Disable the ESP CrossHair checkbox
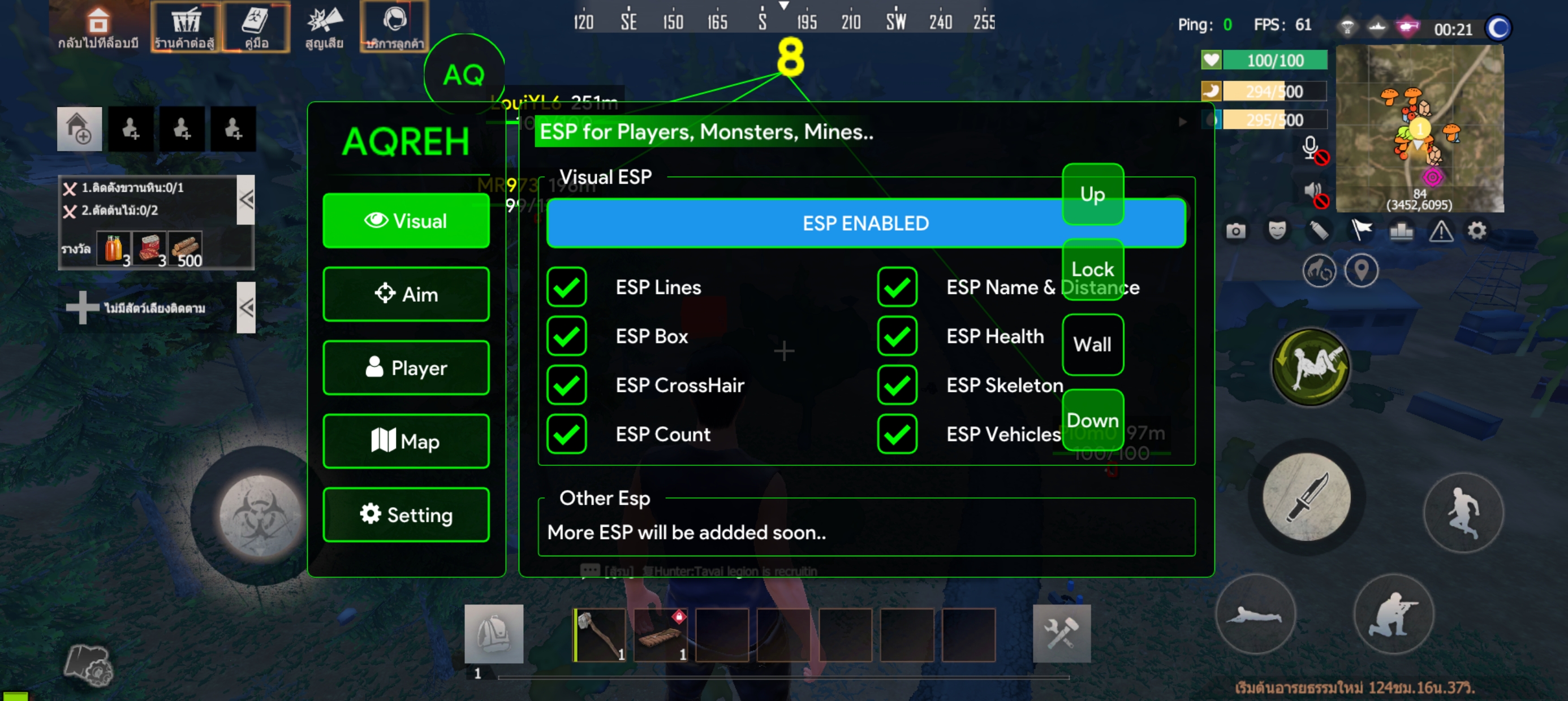The image size is (1568, 701). pyautogui.click(x=567, y=385)
